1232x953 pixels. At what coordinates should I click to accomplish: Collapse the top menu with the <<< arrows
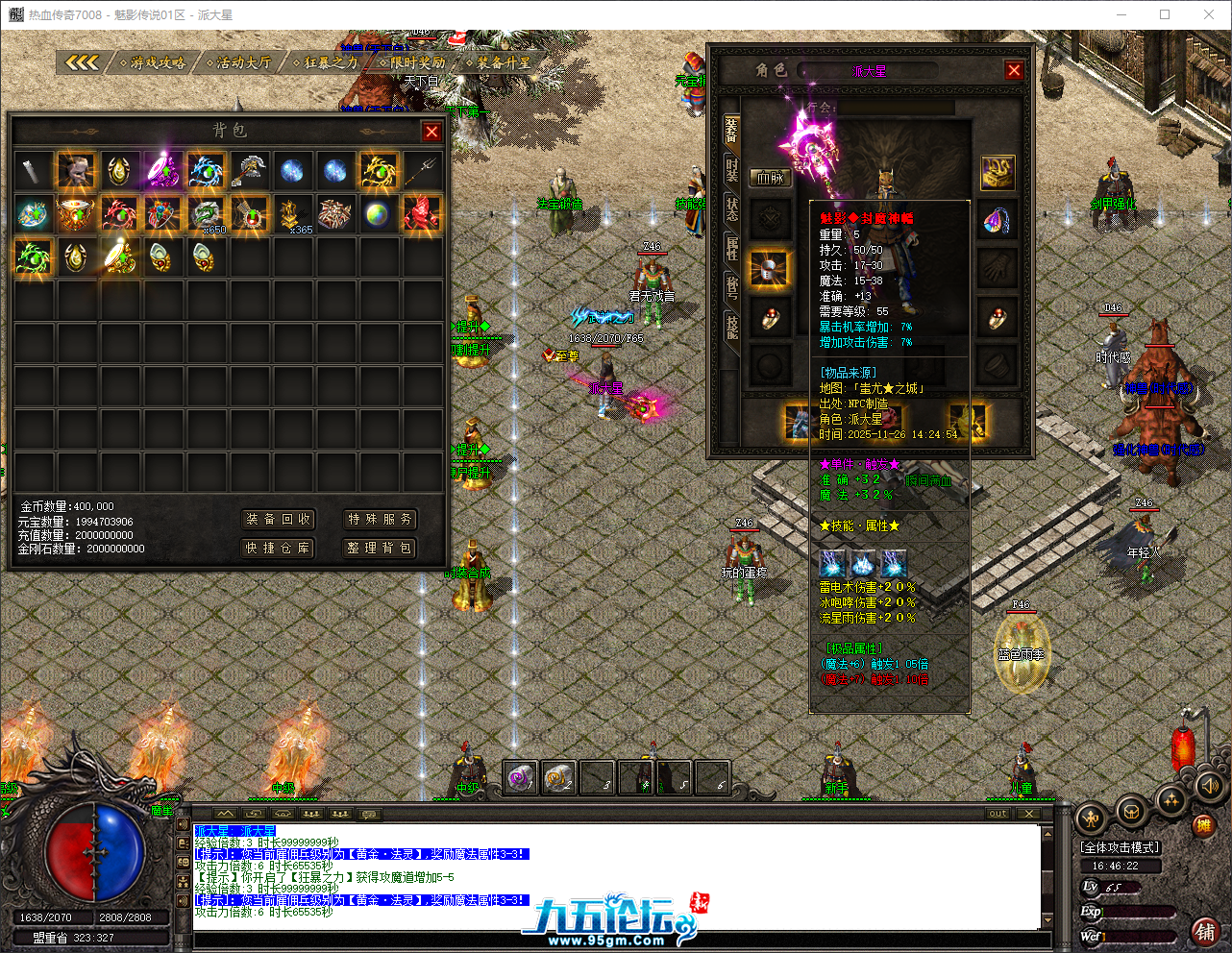[x=85, y=61]
